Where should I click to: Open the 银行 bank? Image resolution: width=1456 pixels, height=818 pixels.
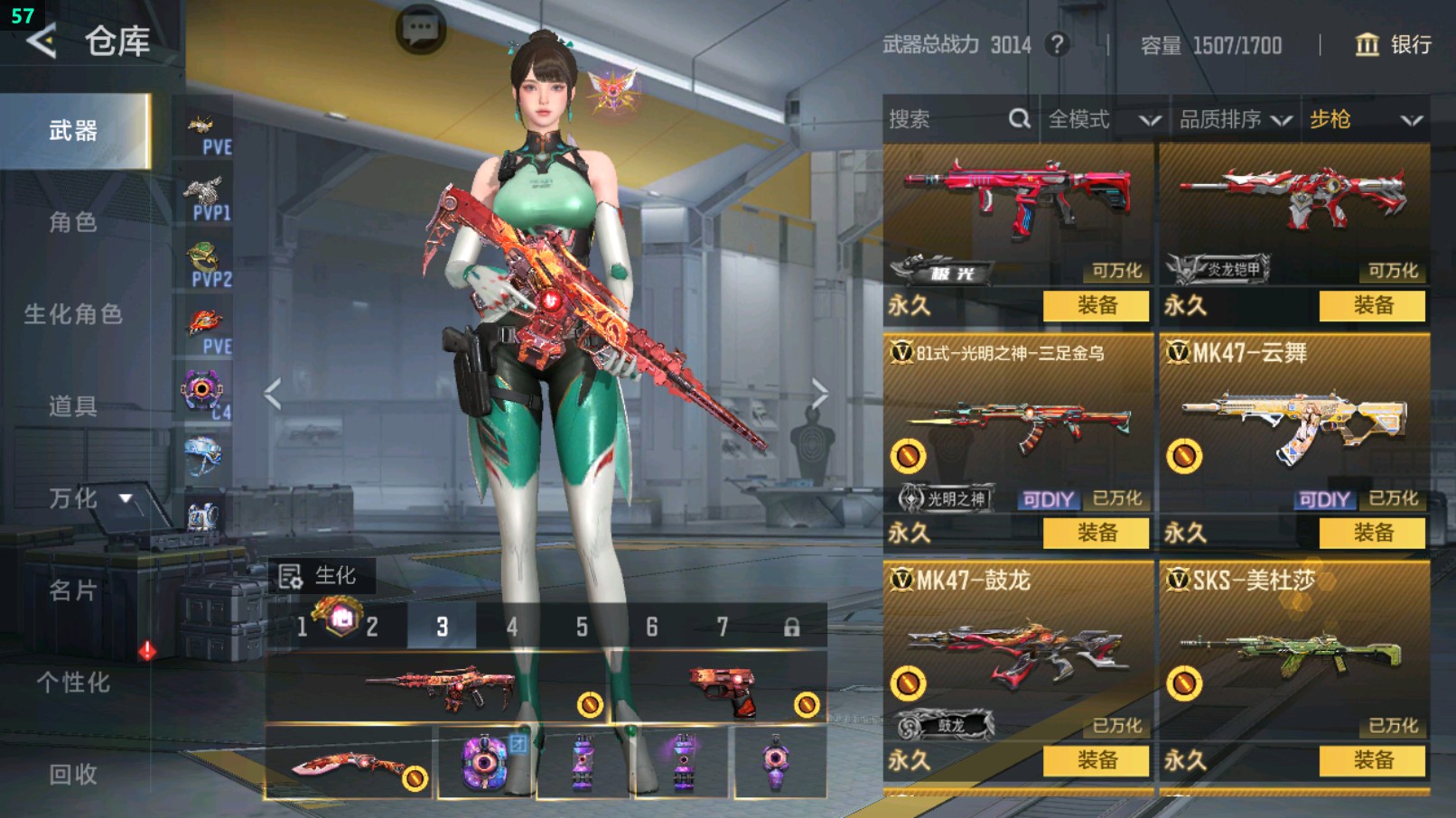point(1393,44)
